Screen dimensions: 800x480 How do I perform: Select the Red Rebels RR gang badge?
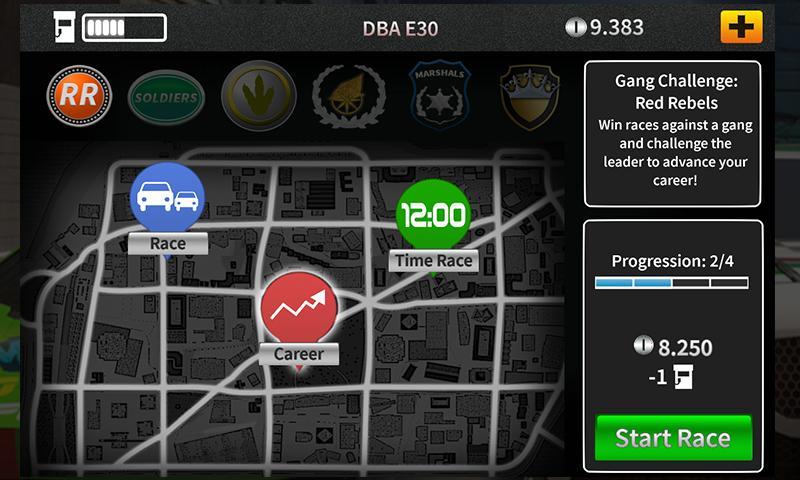[x=76, y=96]
